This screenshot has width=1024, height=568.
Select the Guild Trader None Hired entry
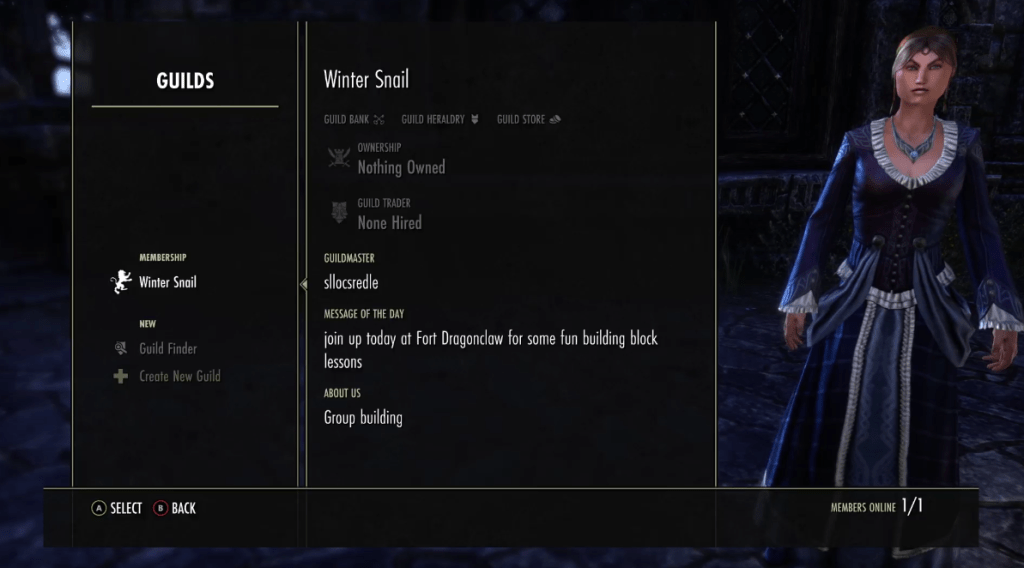389,215
